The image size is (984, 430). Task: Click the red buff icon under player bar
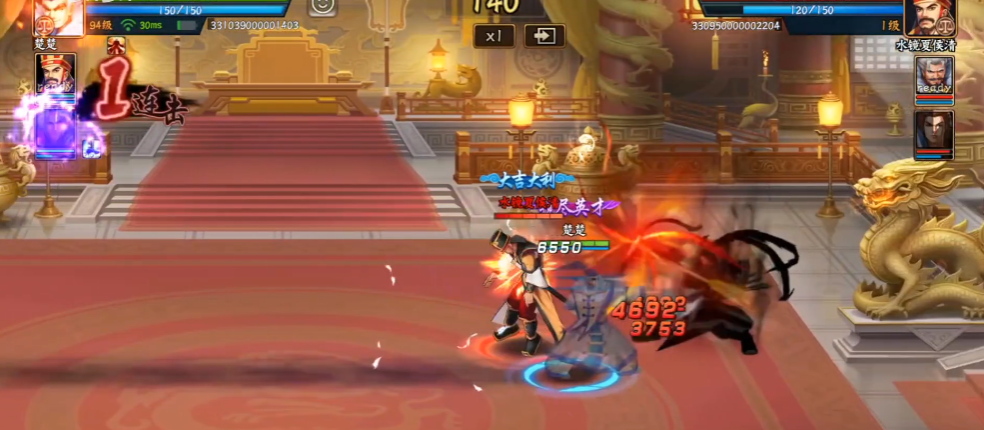pos(117,46)
